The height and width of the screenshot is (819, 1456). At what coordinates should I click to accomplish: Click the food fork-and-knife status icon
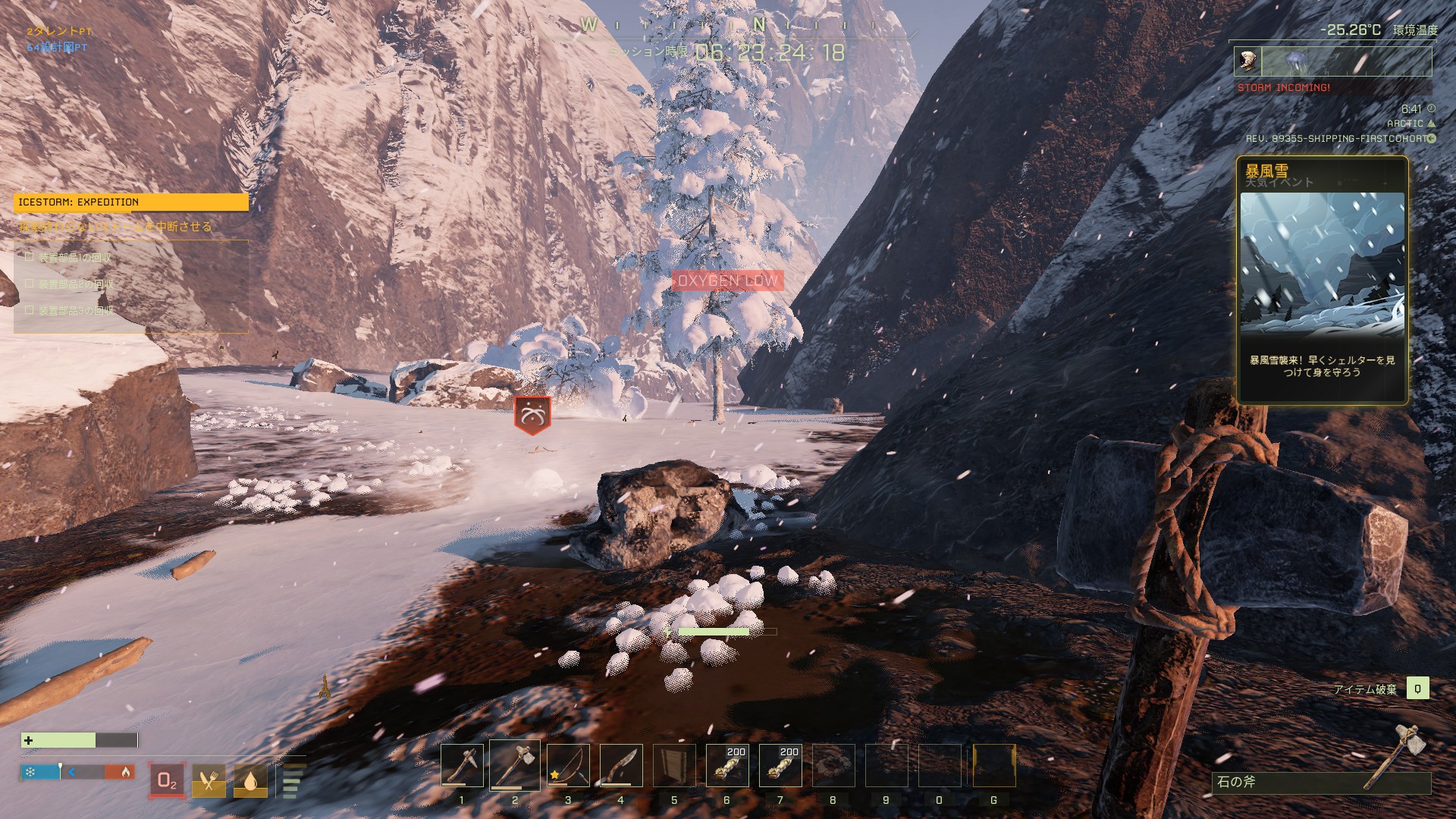[209, 780]
